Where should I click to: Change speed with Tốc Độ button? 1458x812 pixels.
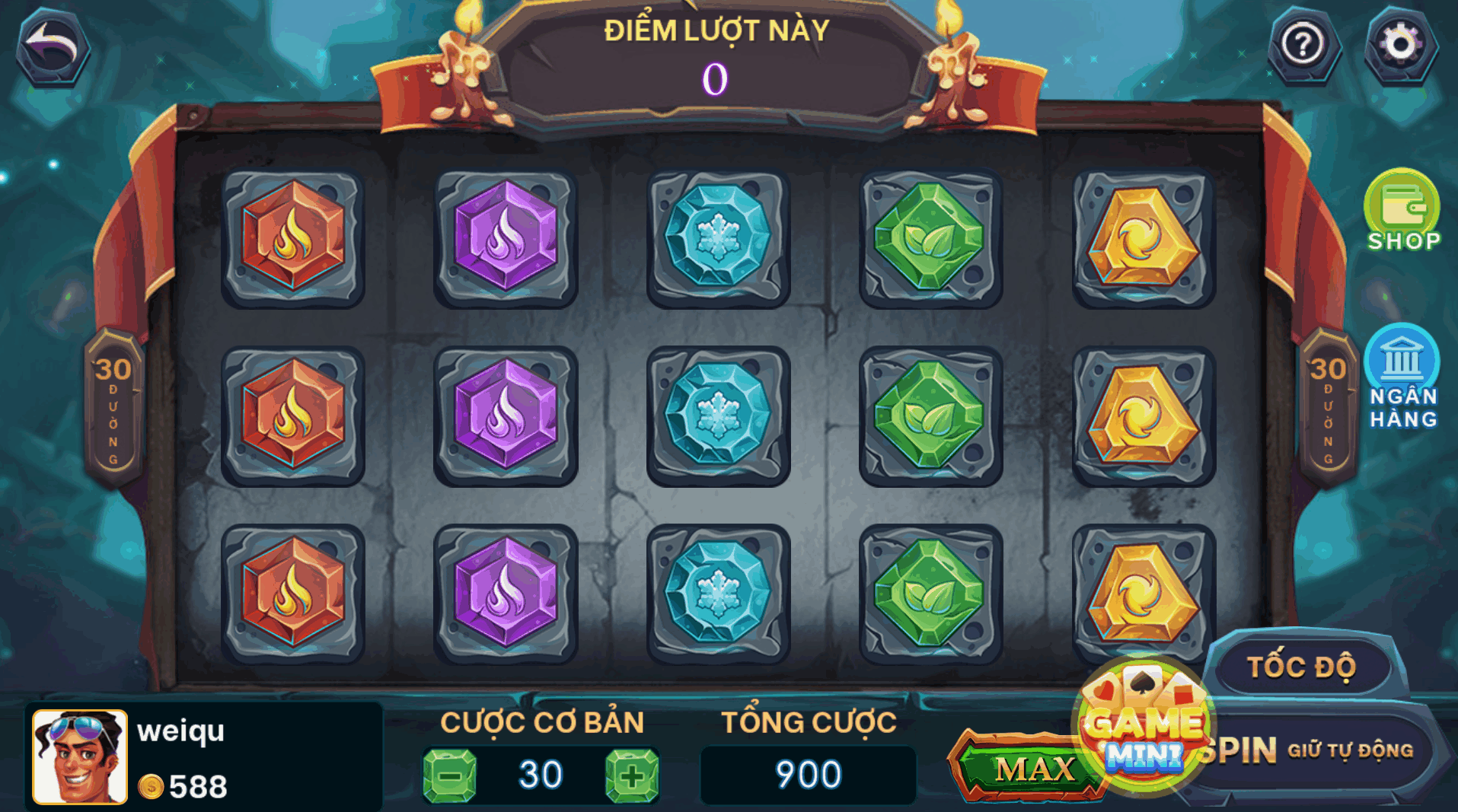(1302, 667)
